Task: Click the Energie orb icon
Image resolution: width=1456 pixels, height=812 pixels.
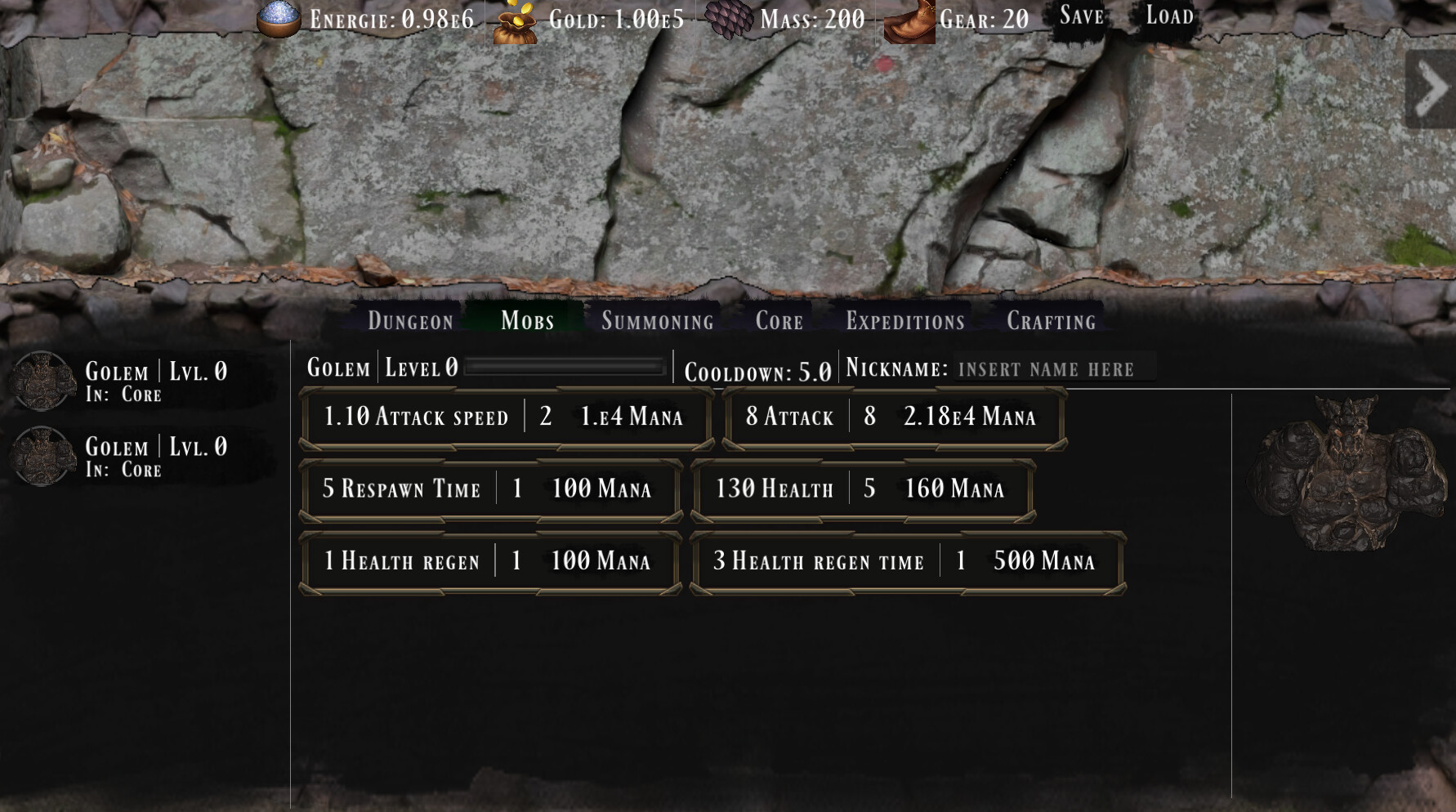Action: pos(278,18)
